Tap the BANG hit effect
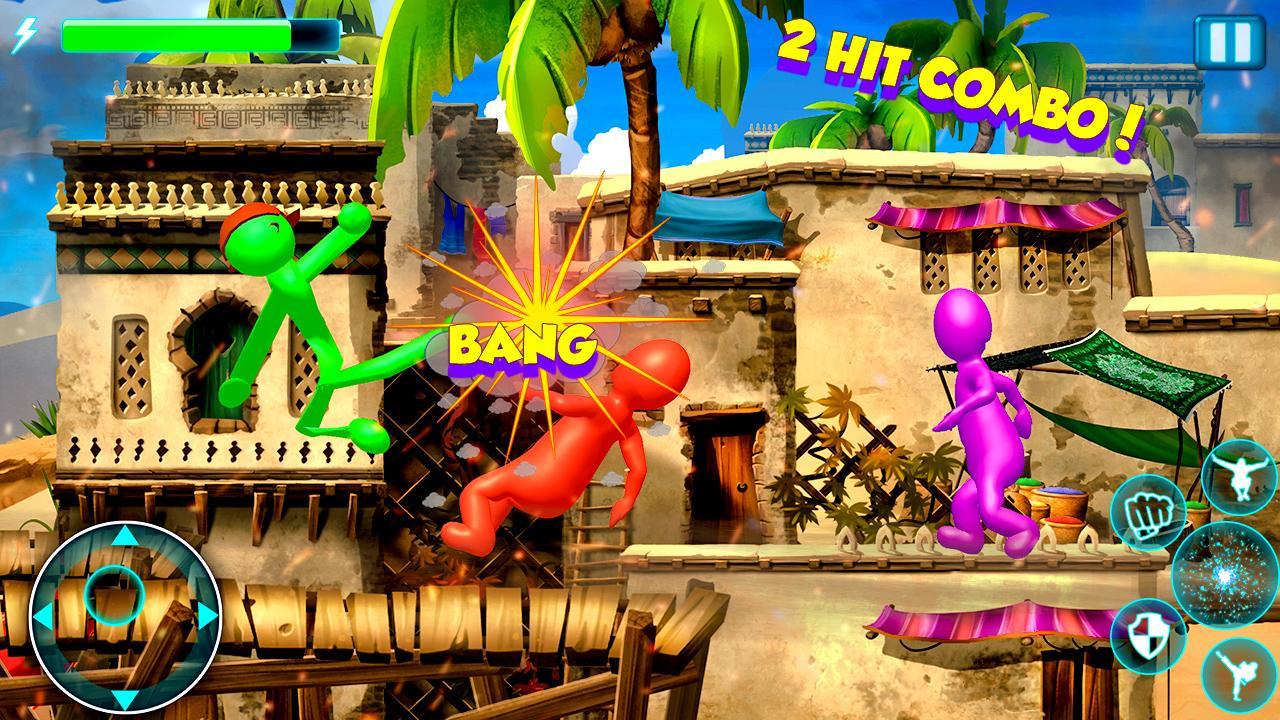This screenshot has width=1280, height=720. [x=520, y=345]
